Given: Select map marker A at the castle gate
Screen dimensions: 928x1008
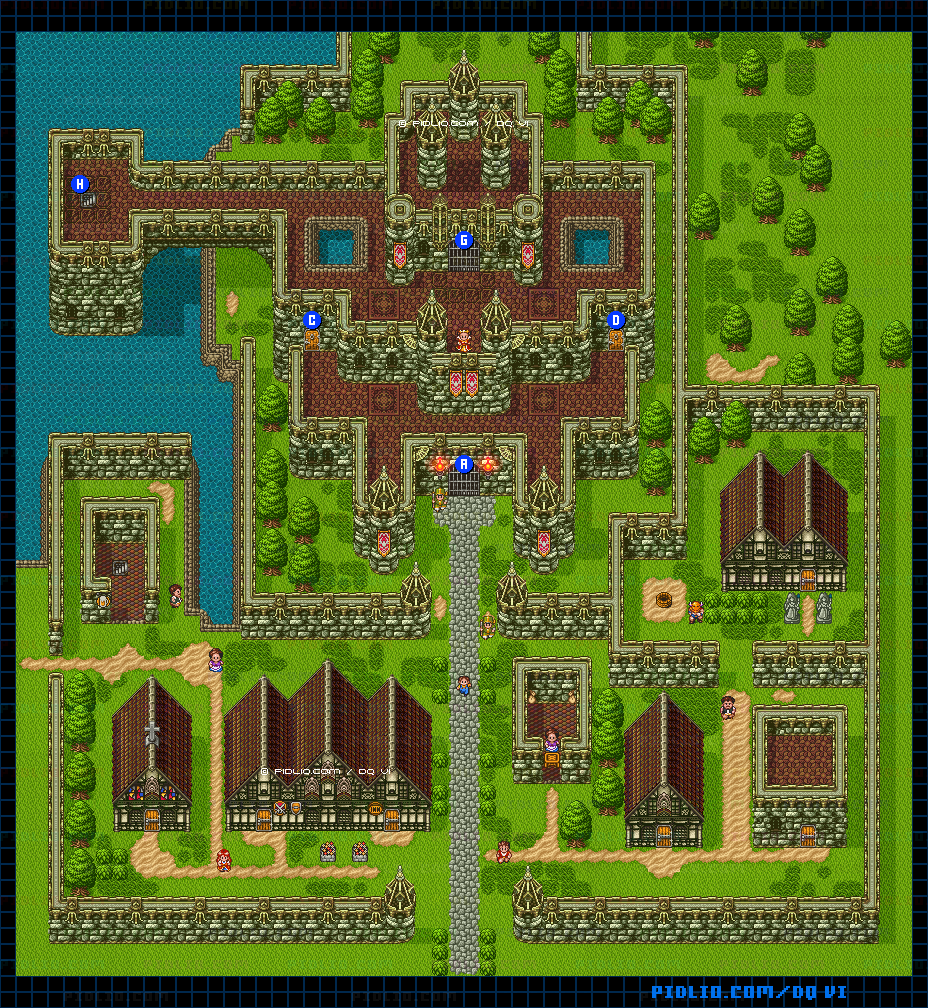Looking at the screenshot, I should [x=463, y=464].
